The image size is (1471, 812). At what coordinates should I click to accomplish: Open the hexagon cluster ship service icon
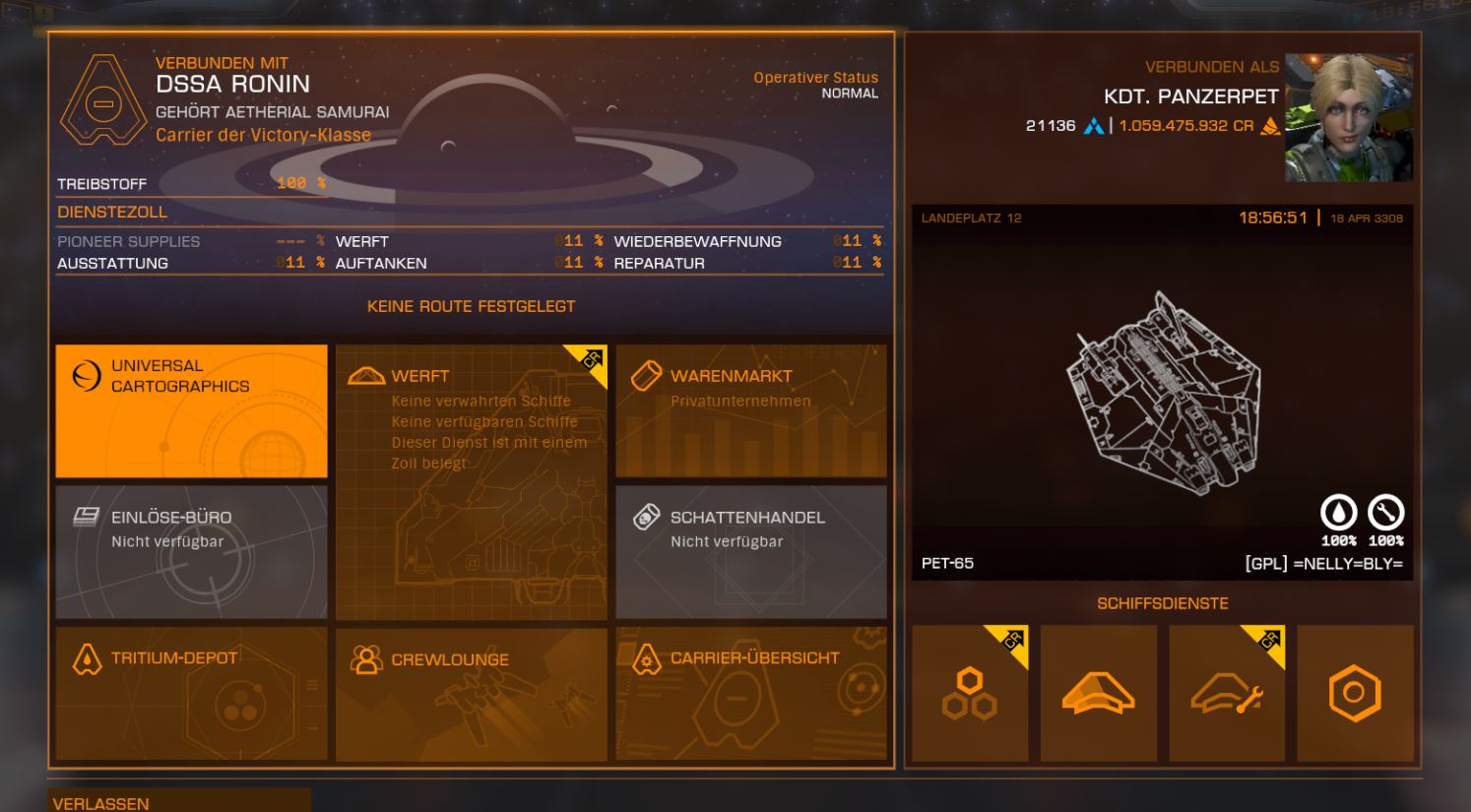tap(970, 693)
